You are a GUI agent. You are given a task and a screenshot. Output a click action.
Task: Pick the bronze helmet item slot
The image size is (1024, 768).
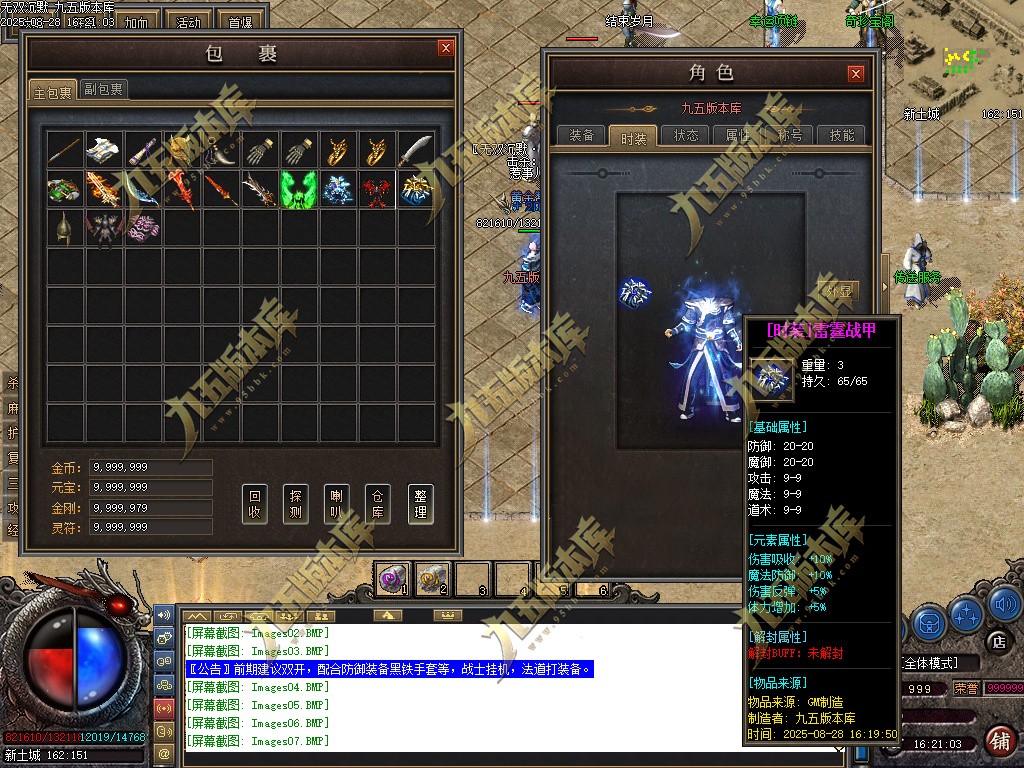[64, 228]
